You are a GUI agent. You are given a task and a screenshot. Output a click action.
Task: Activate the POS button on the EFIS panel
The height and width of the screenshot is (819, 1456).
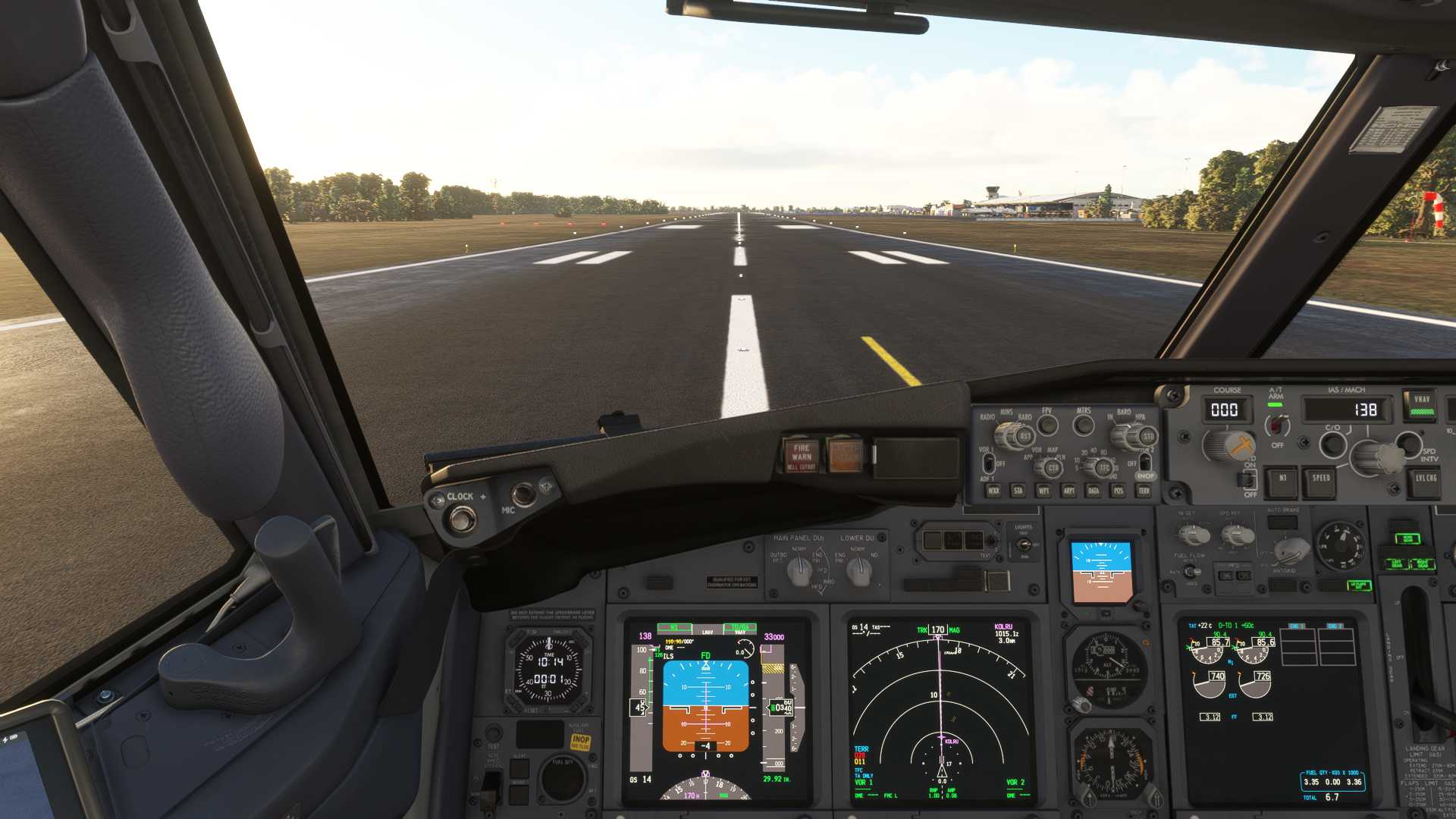click(x=1119, y=491)
